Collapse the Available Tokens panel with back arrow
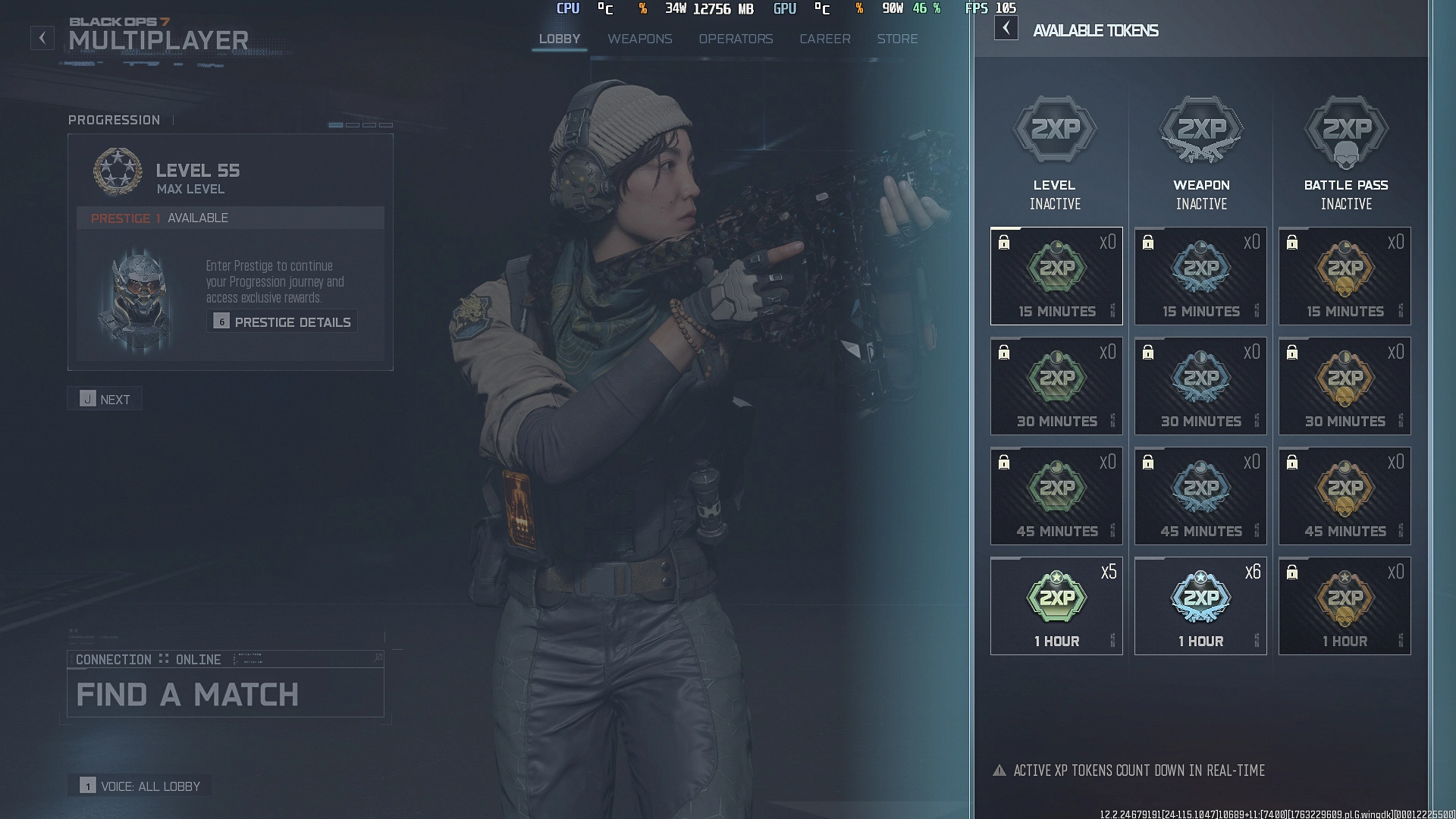 (x=1006, y=28)
